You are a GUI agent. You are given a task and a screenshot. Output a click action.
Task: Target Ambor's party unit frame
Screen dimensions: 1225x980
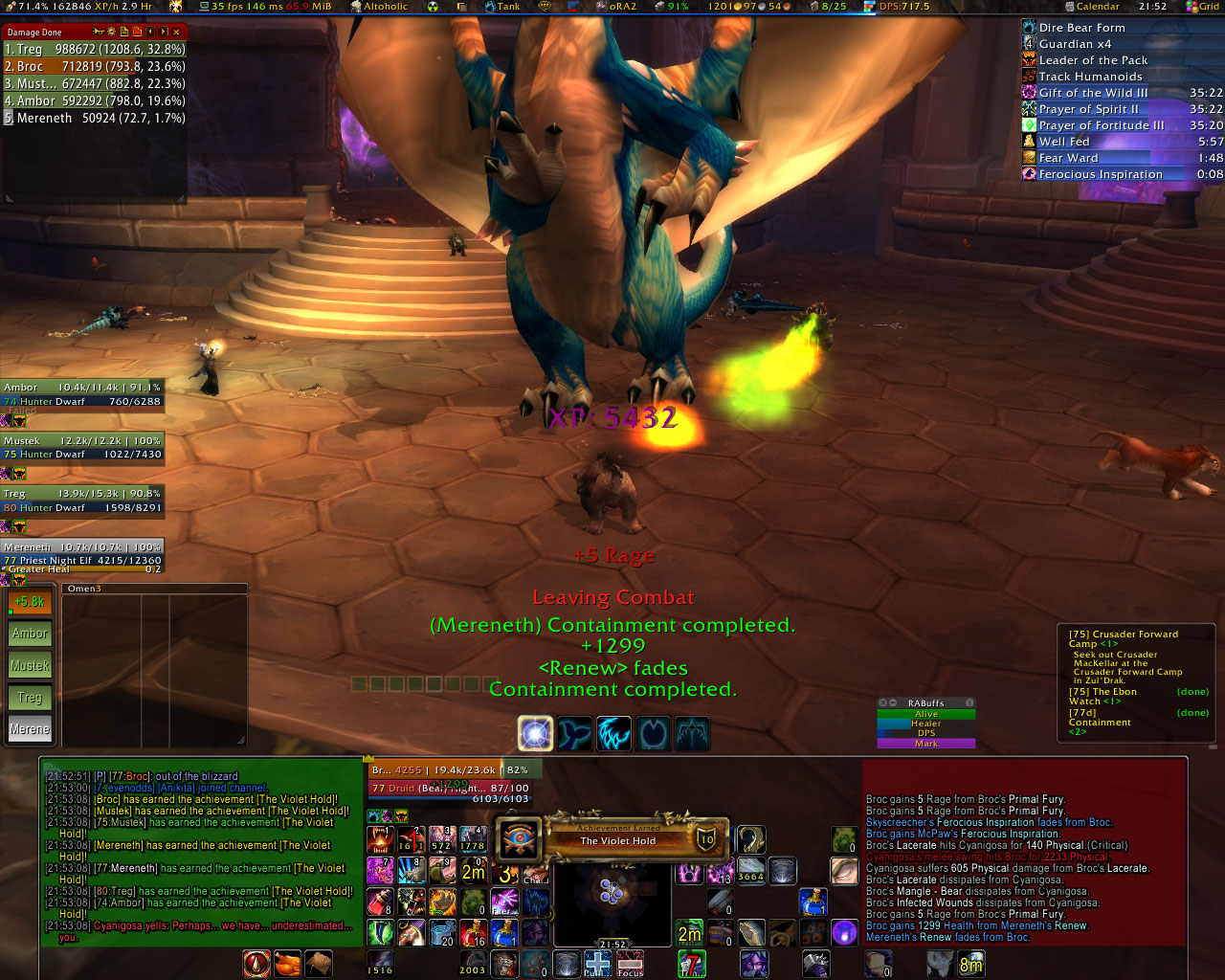[82, 394]
